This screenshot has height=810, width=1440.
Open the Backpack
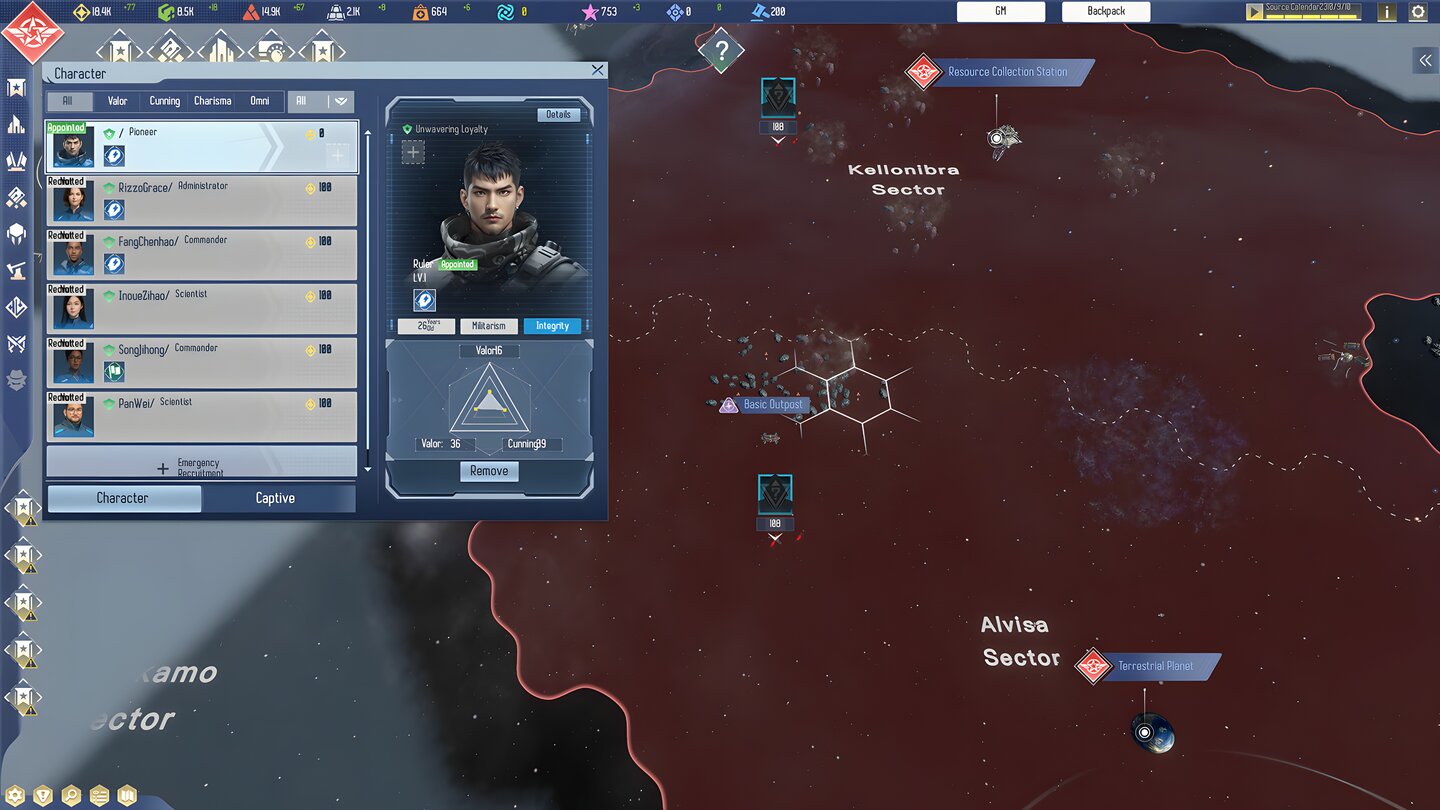pyautogui.click(x=1105, y=11)
